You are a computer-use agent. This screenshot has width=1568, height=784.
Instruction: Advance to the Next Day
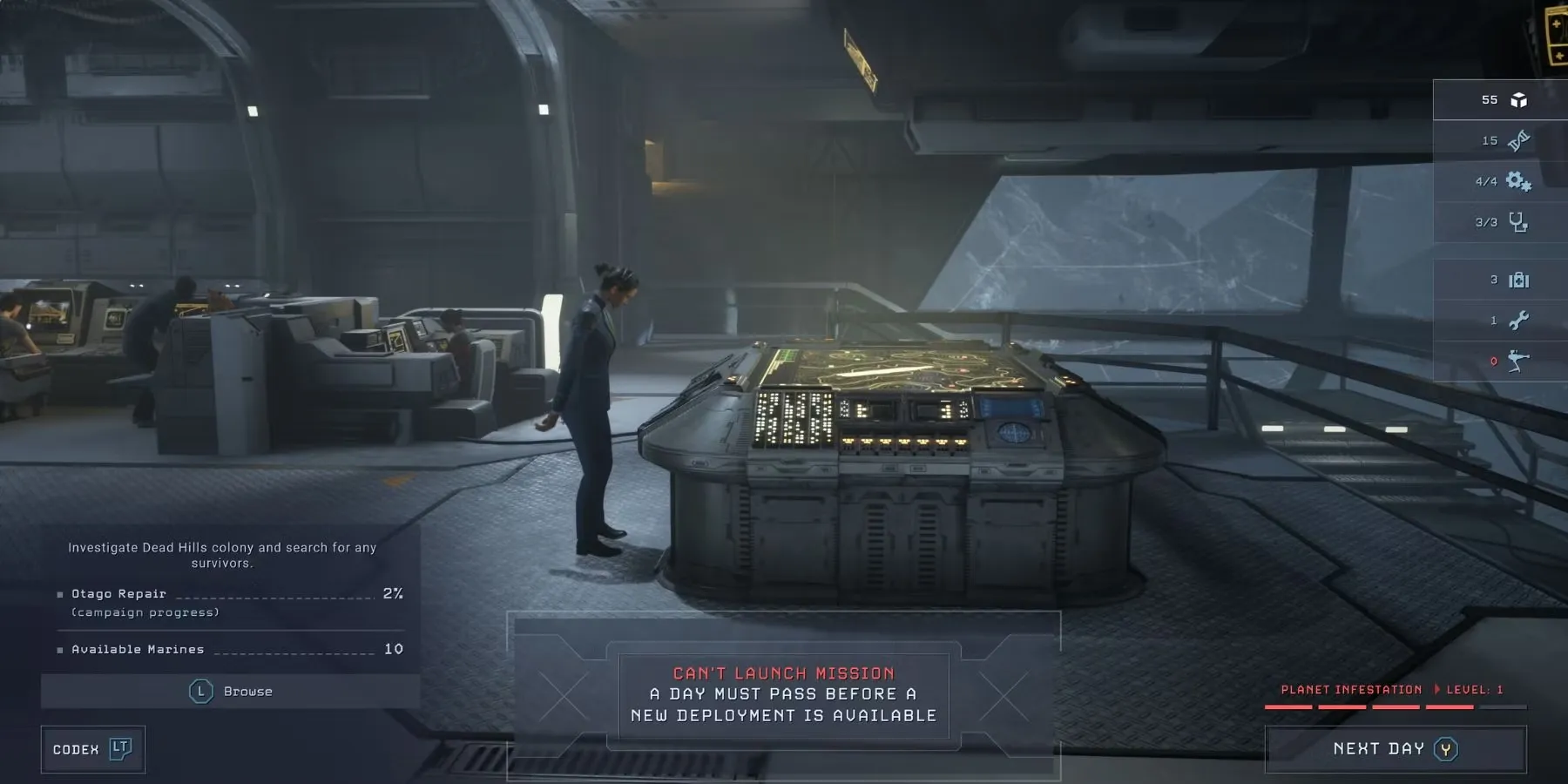1395,749
